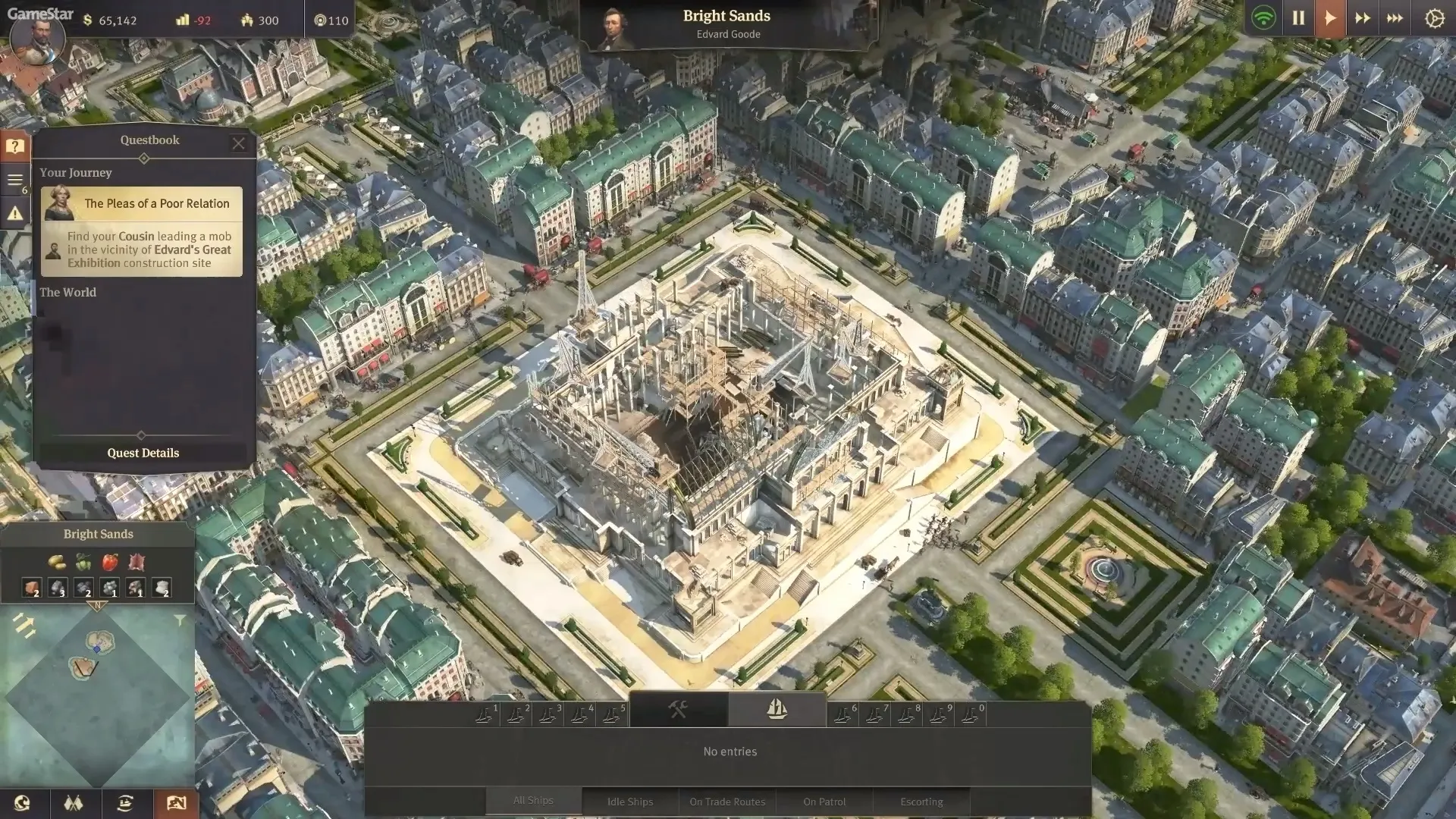This screenshot has width=1456, height=819.
Task: Open the trade routes ship menu
Action: [125, 803]
